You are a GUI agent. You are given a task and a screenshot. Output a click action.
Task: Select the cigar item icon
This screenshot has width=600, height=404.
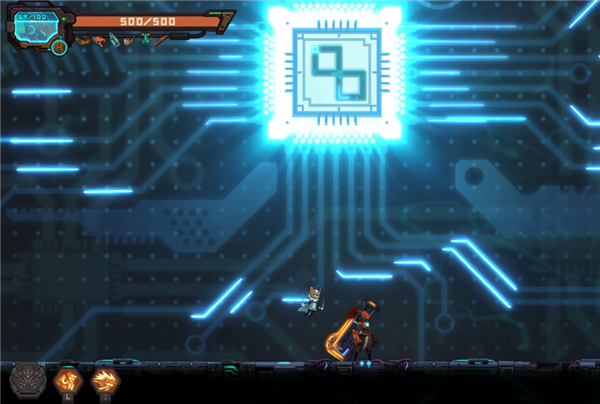(161, 41)
